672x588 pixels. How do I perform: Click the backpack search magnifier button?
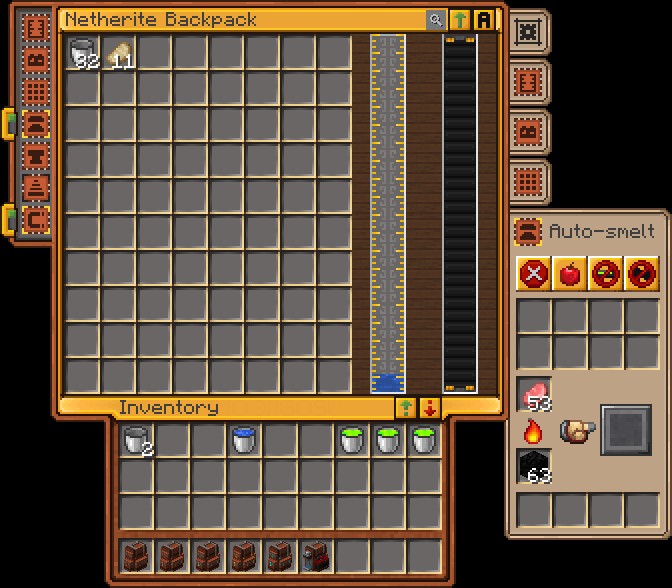point(435,20)
